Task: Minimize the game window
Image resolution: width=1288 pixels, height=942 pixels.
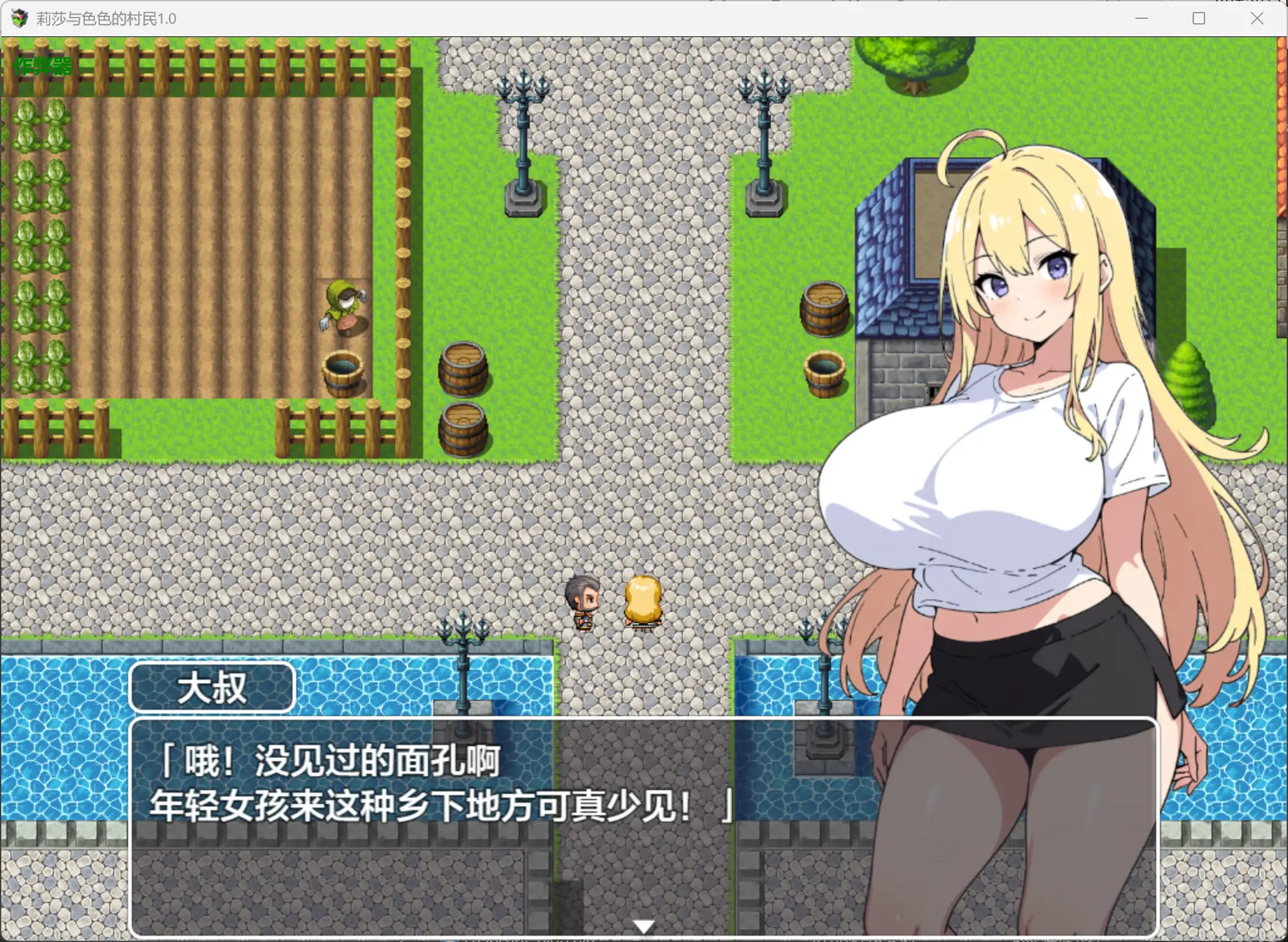Action: [x=1141, y=18]
